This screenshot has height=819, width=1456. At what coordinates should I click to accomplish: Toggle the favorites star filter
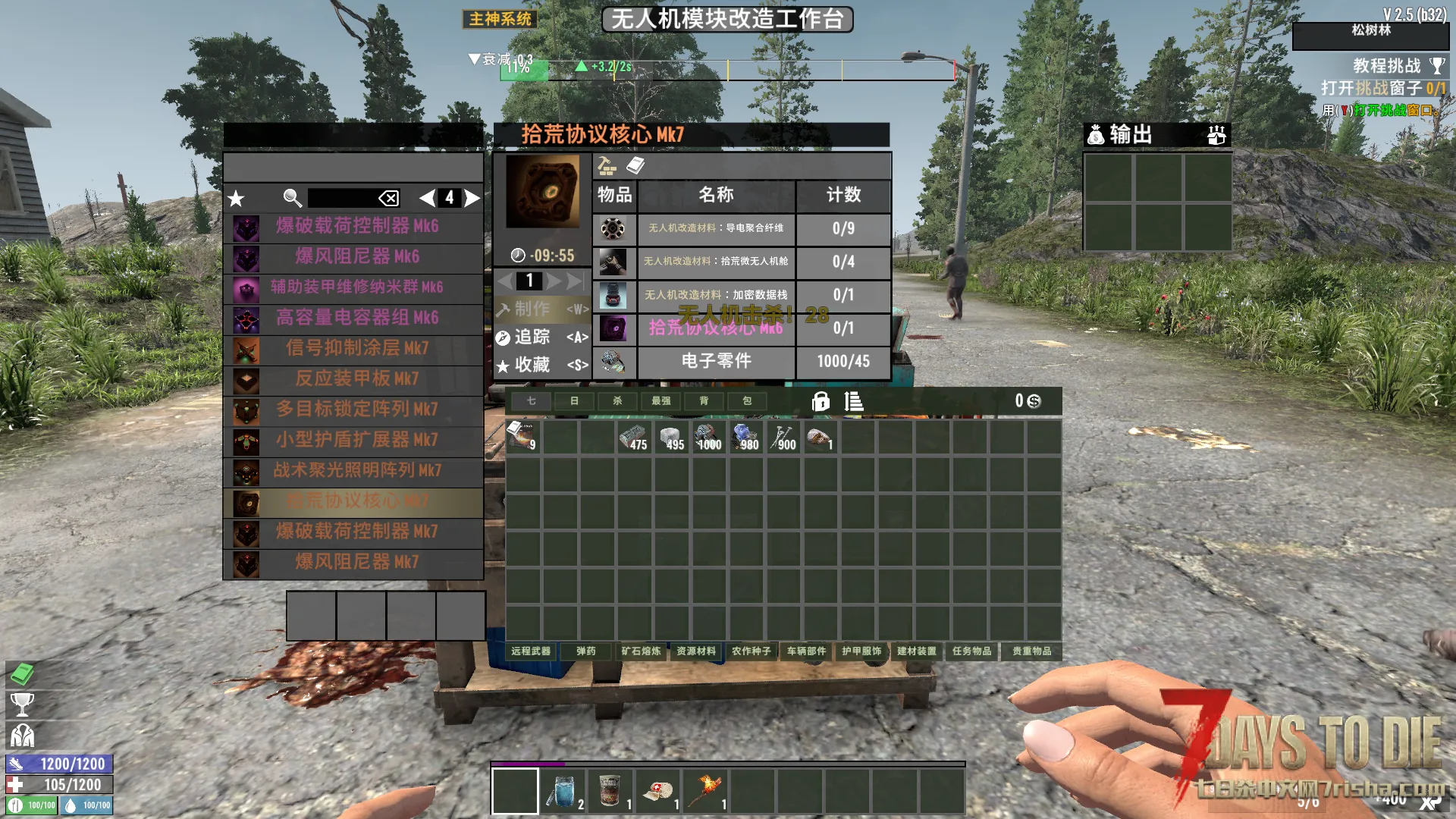tap(237, 199)
